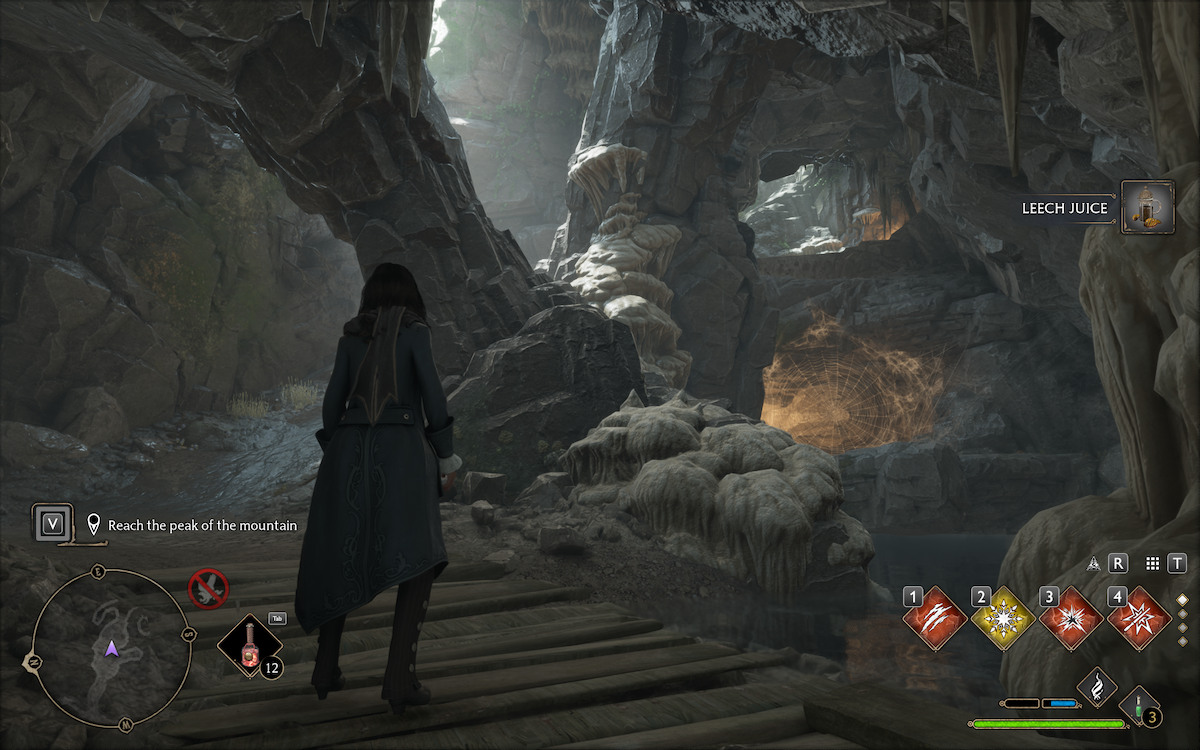Open the spell grid icon beside T
This screenshot has height=750, width=1200.
1152,564
